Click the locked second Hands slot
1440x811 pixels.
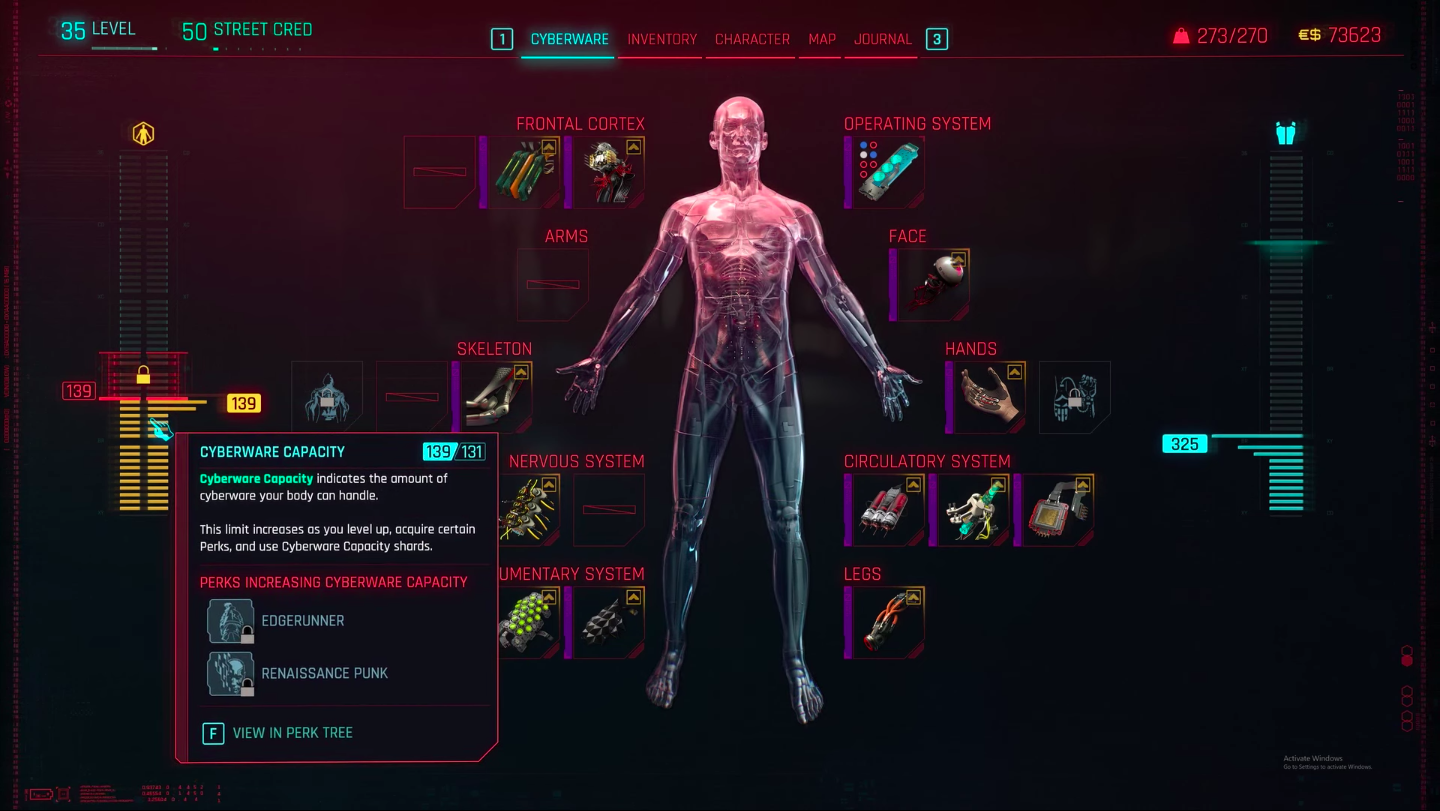click(1074, 397)
